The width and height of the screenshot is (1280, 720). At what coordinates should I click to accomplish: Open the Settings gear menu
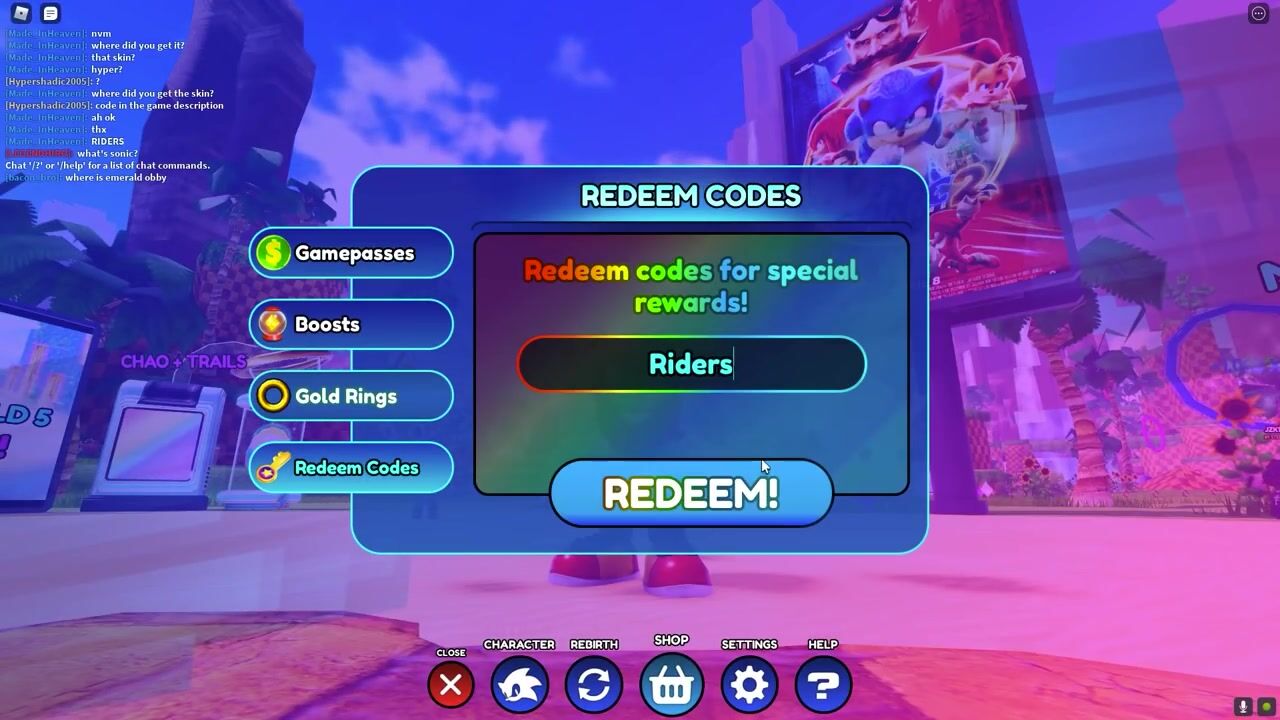point(749,685)
